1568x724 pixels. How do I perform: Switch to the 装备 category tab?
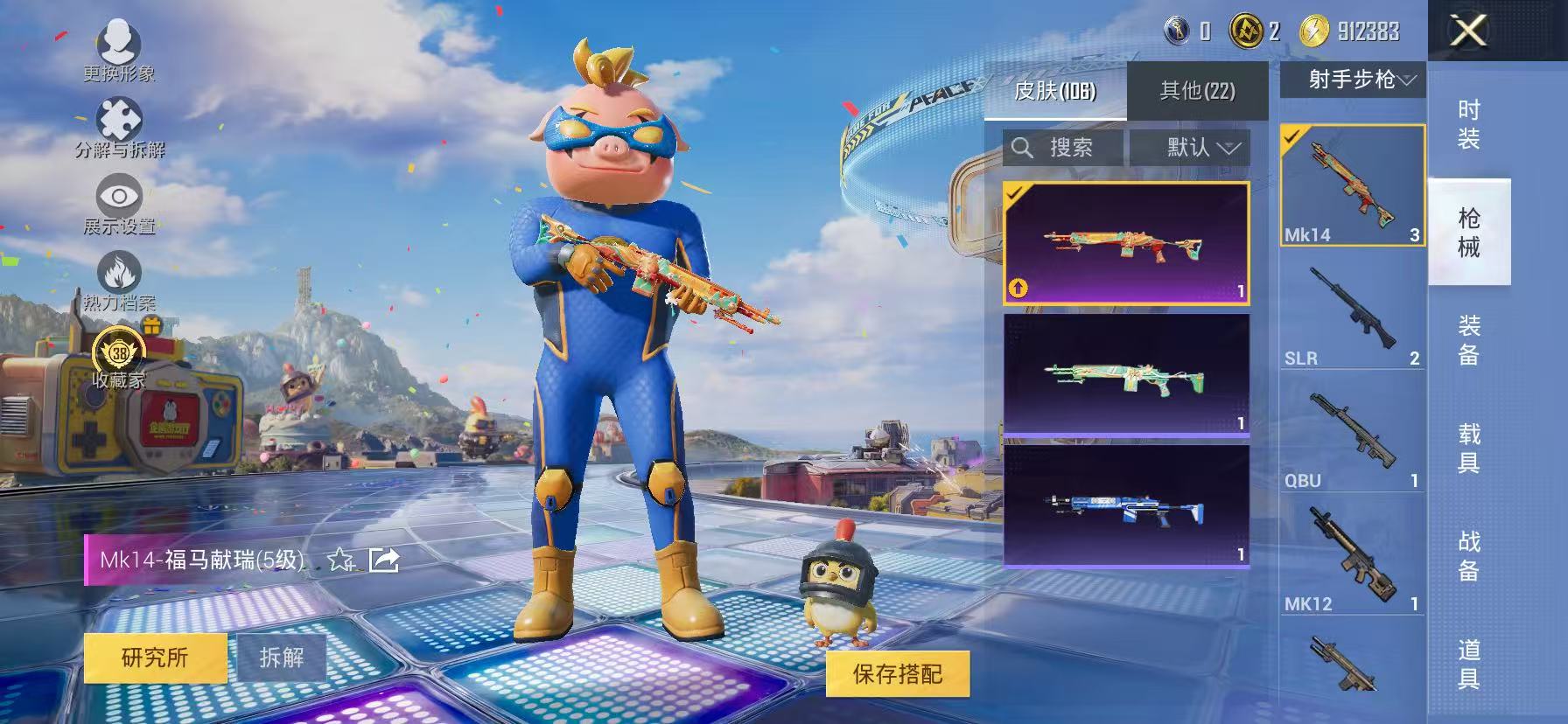[1471, 340]
